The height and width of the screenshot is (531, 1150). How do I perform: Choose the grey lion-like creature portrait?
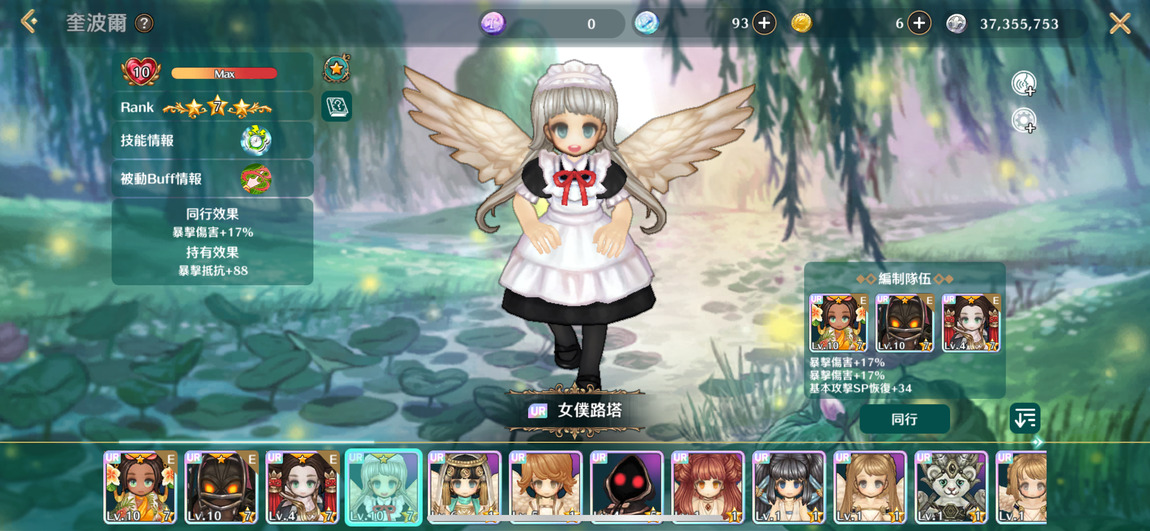(951, 487)
